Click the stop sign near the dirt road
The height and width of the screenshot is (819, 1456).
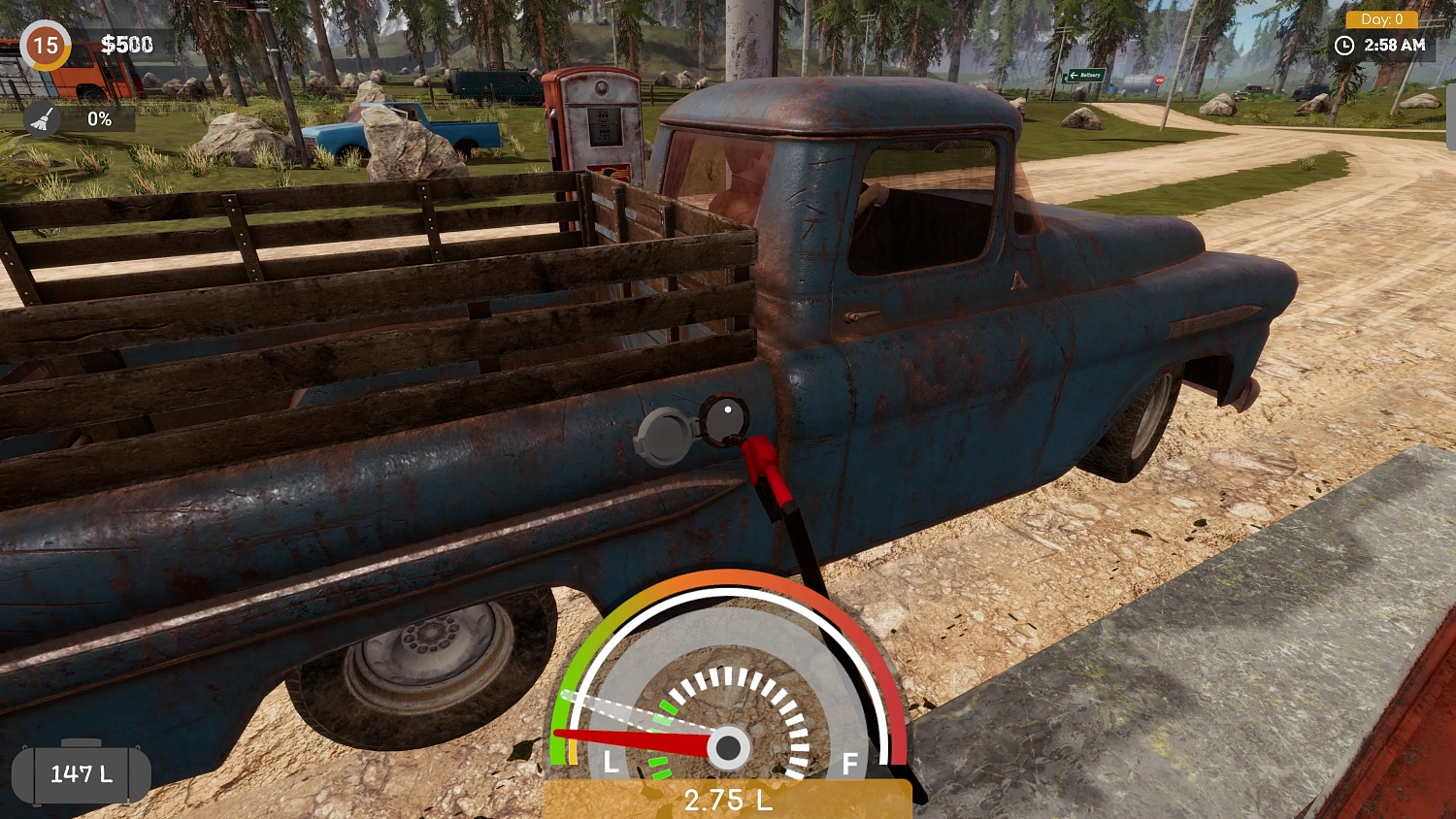(x=1160, y=80)
